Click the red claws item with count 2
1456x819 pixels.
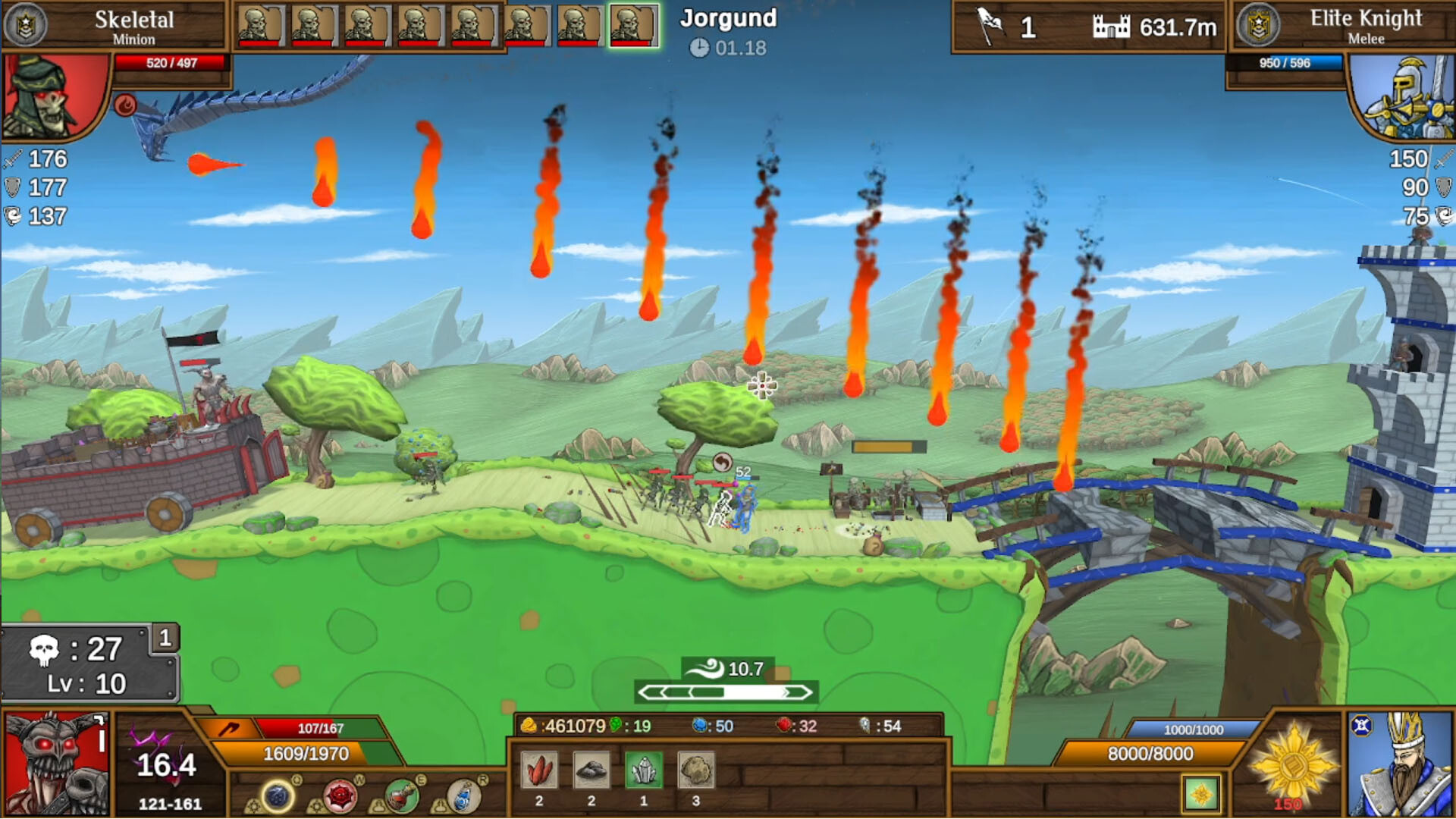point(538,768)
